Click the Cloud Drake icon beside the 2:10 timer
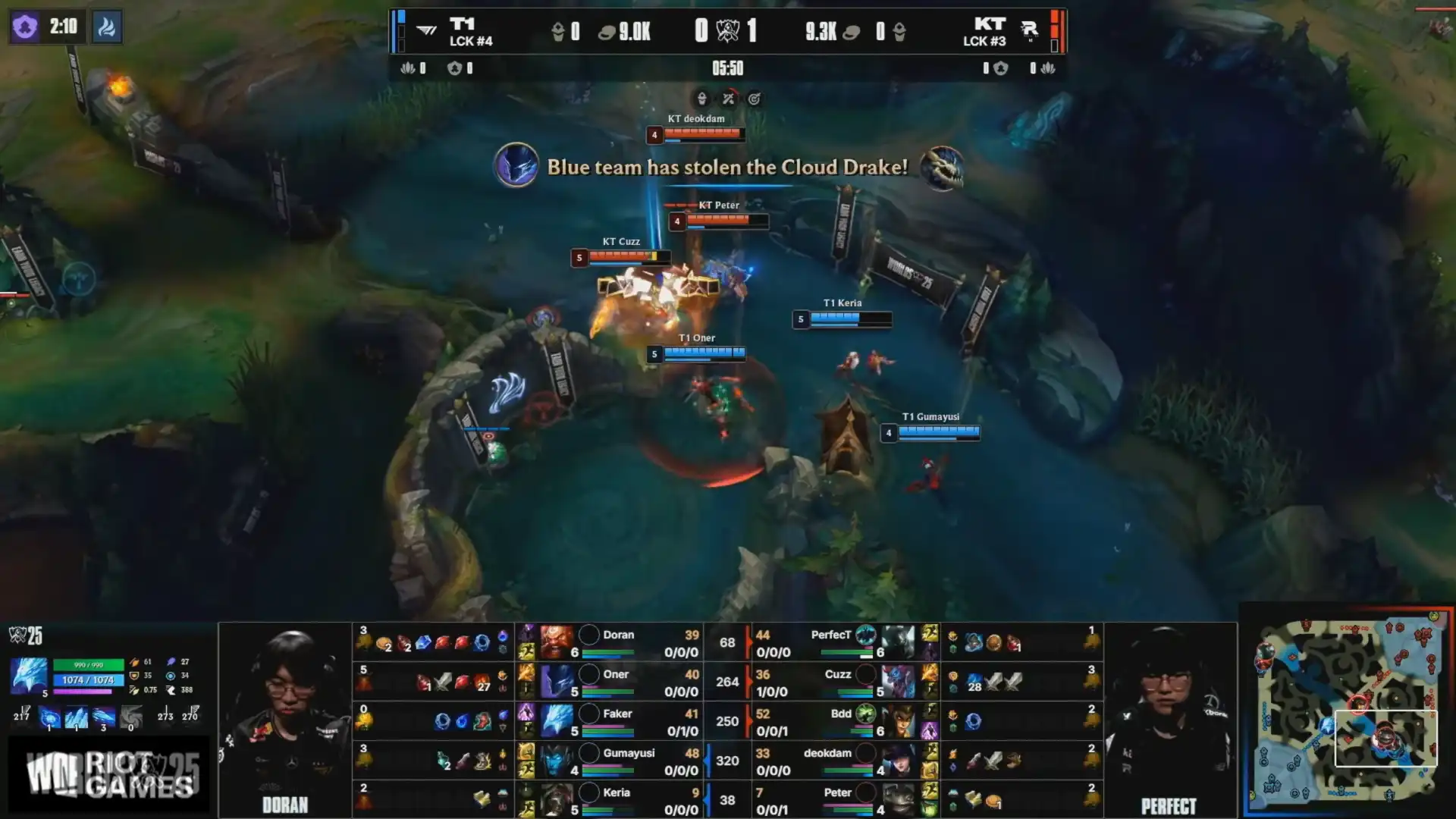The image size is (1456, 819). tap(107, 27)
